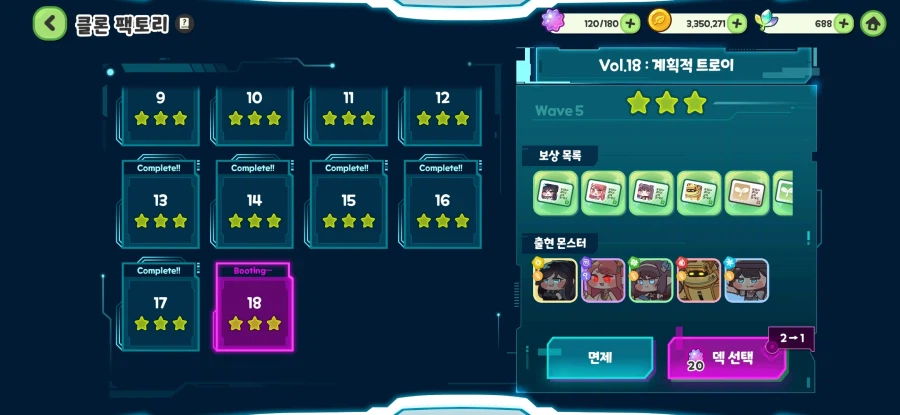900x415 pixels.
Task: Add gold coins with the plus button
Action: (x=737, y=23)
